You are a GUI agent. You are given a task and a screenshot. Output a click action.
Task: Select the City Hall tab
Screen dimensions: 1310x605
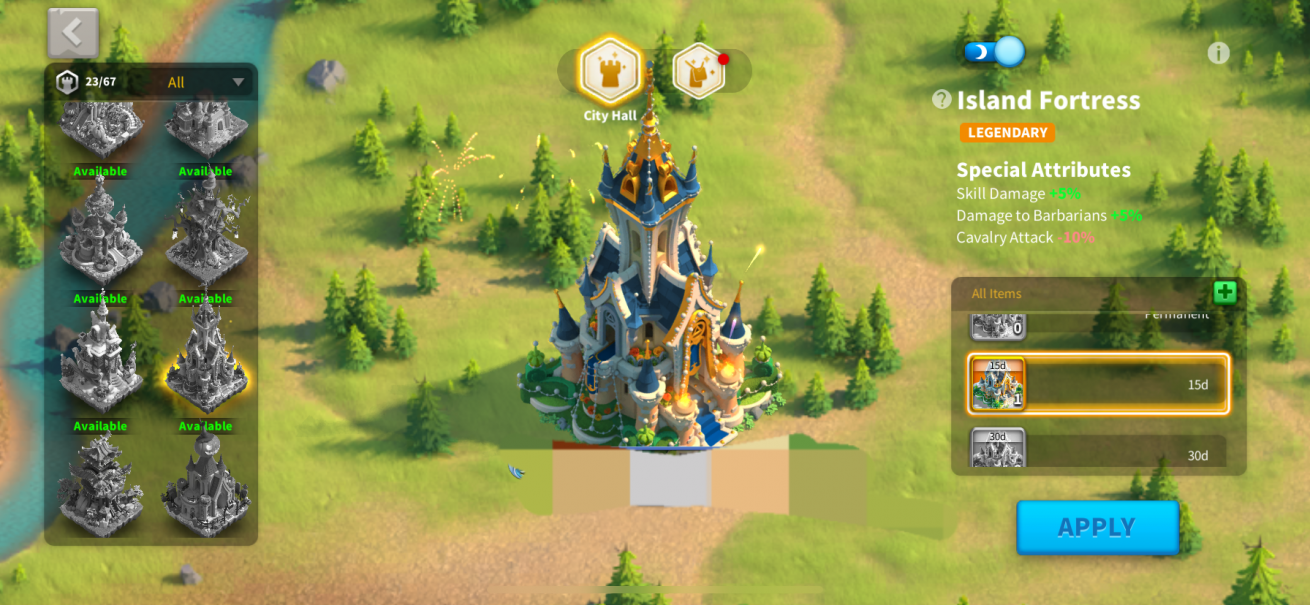click(x=610, y=70)
